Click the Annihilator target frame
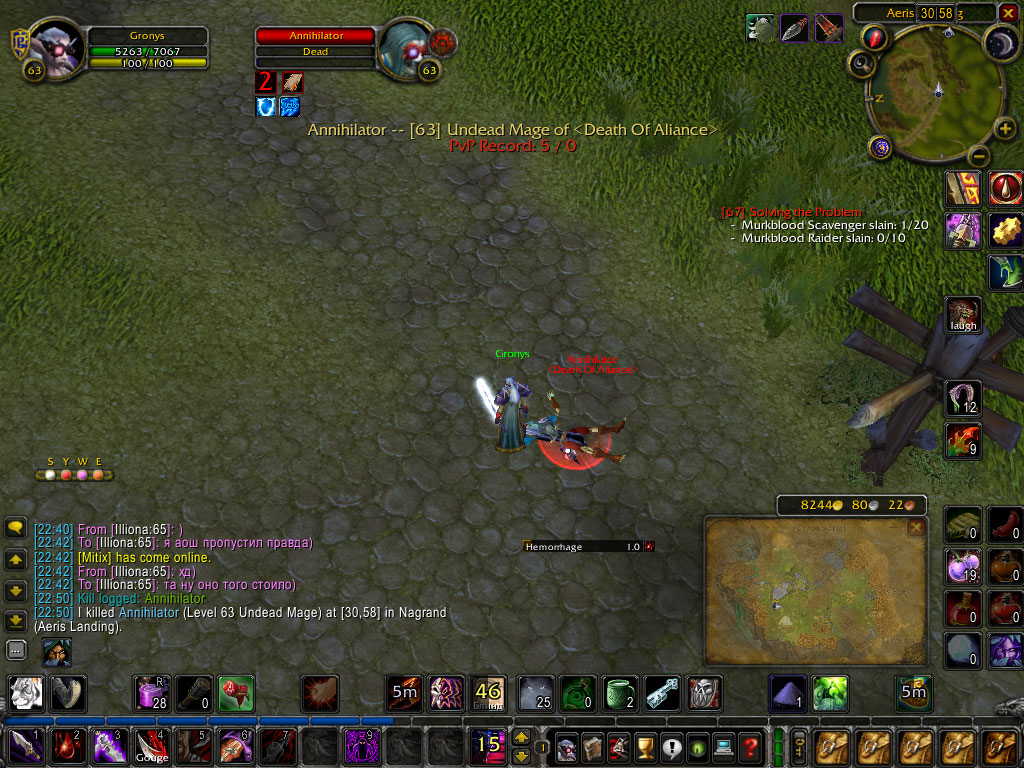1024x768 pixels. coord(316,44)
